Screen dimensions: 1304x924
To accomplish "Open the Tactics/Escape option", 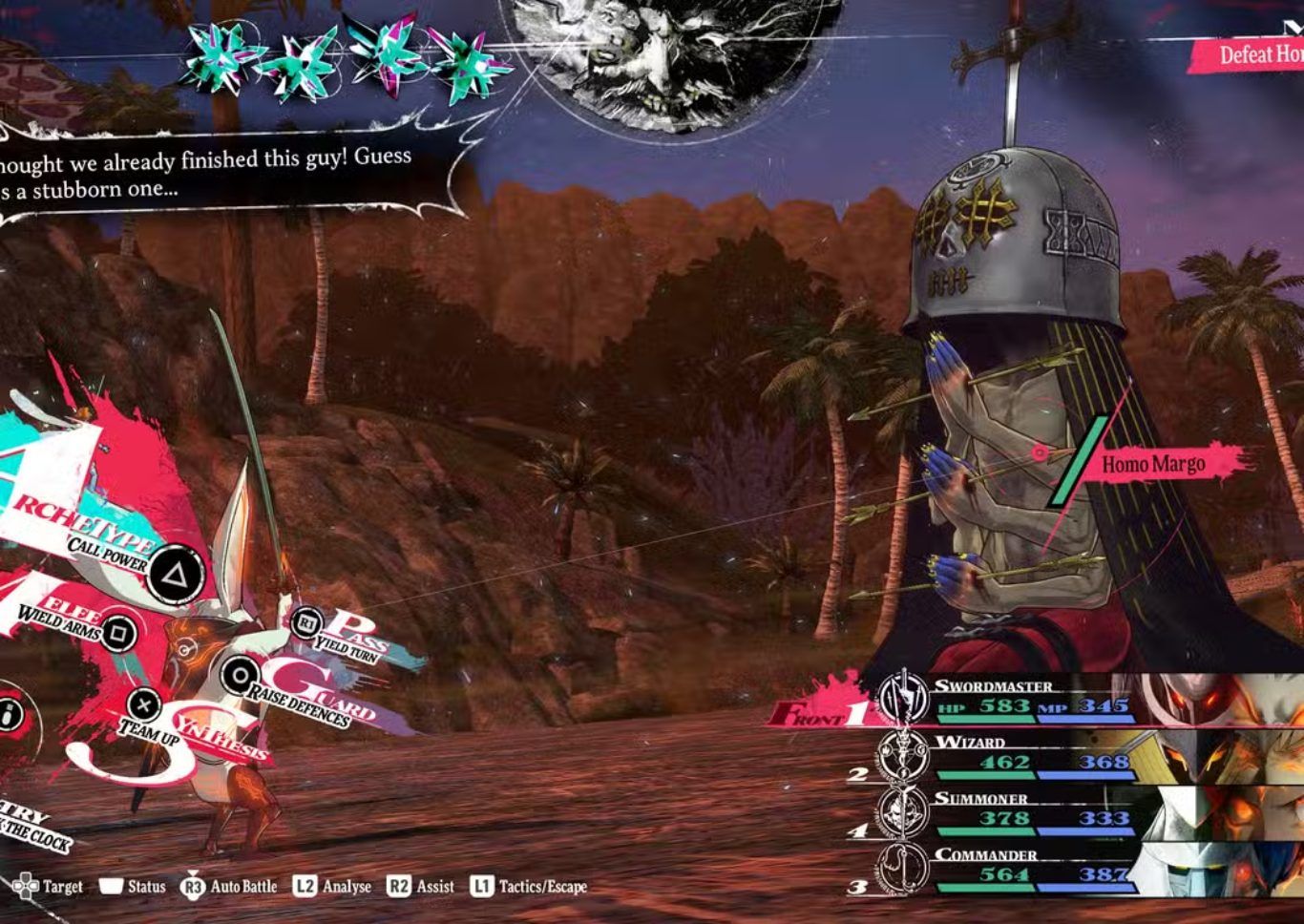I will (529, 887).
